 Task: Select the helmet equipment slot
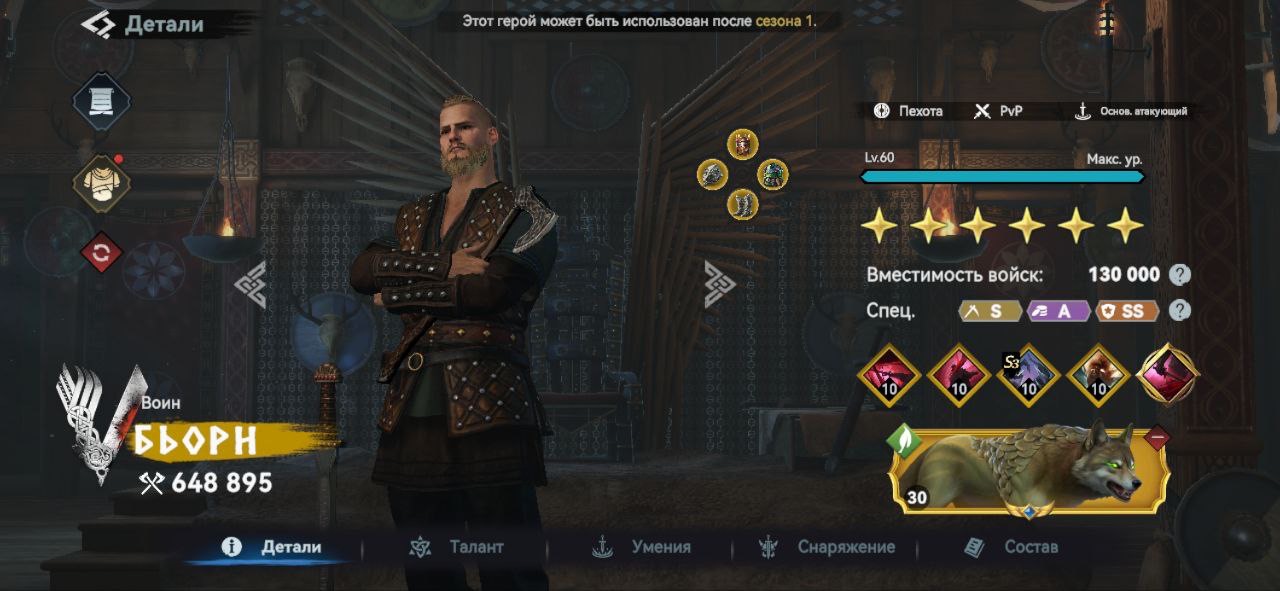pos(742,145)
